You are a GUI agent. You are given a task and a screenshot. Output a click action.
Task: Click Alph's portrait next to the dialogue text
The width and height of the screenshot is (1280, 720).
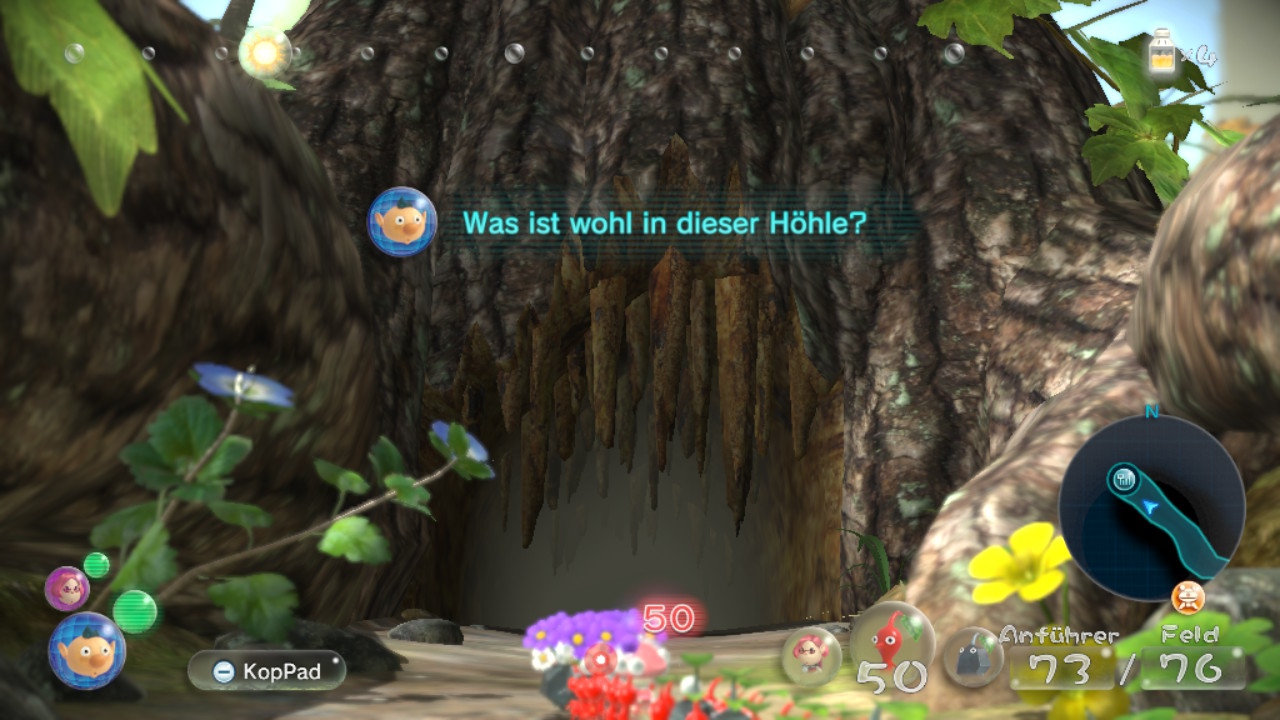(x=400, y=222)
